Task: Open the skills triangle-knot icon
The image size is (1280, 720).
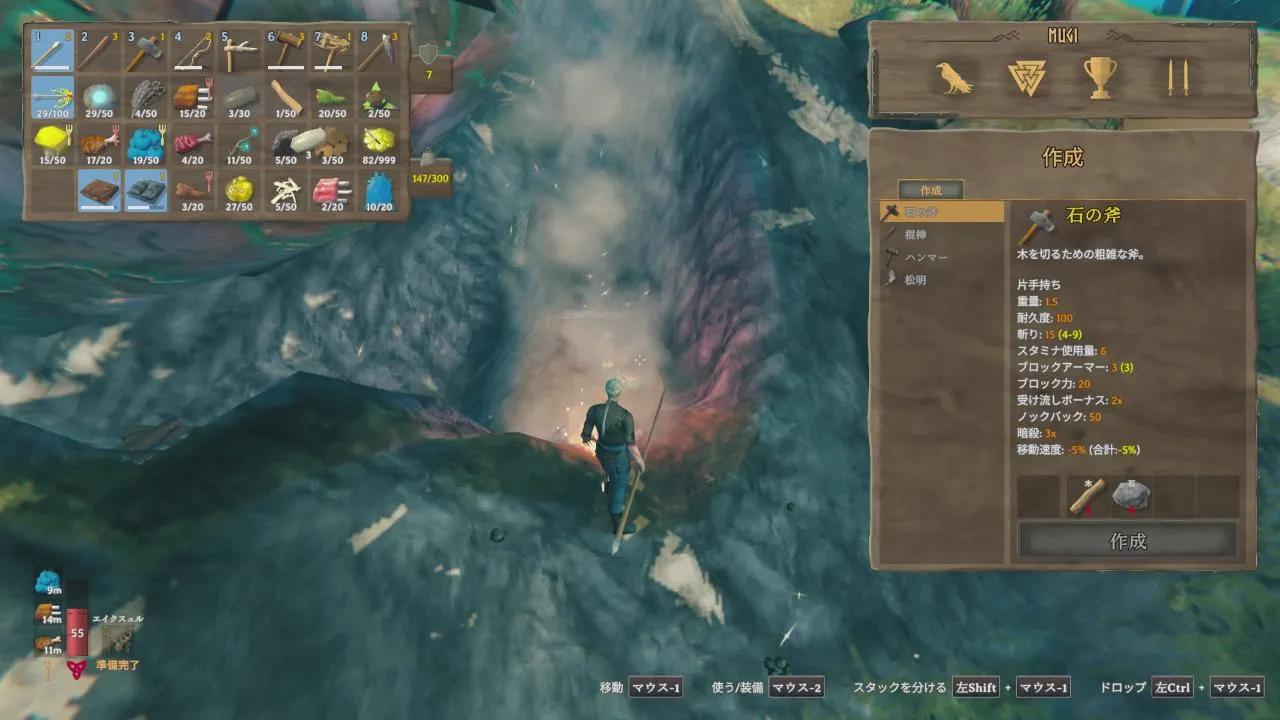Action: pos(1027,78)
